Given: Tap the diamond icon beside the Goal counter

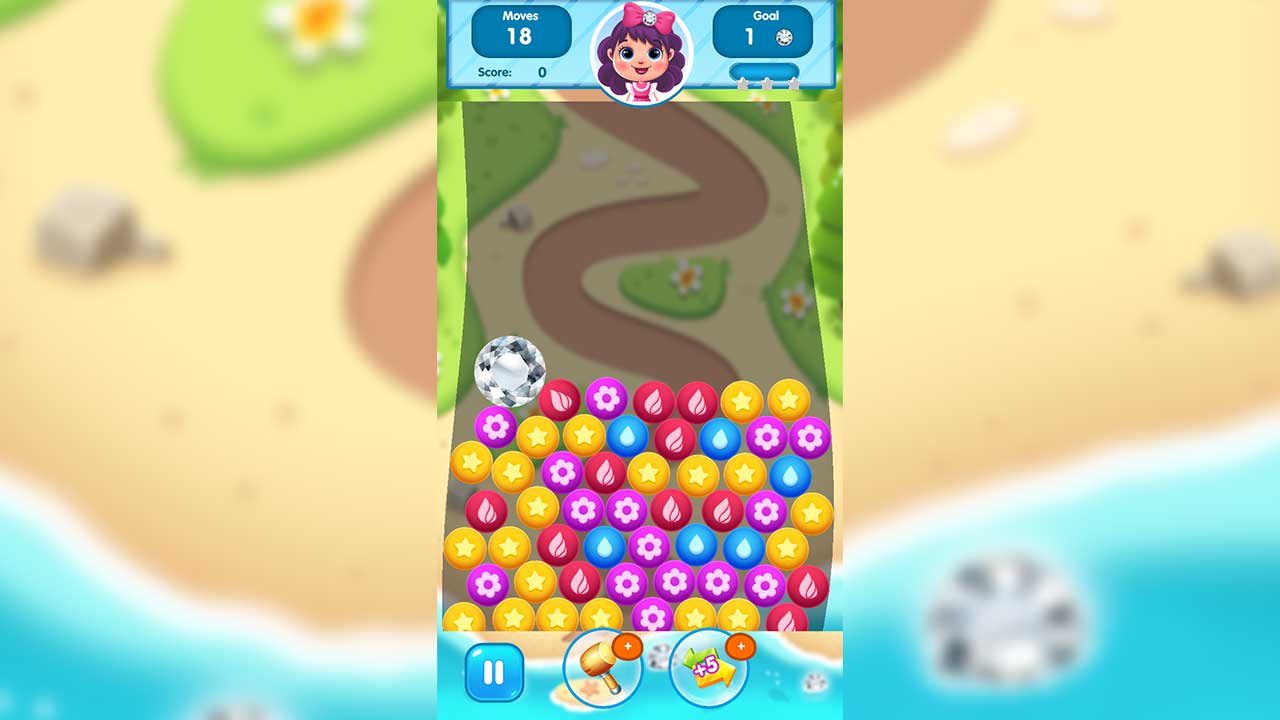Looking at the screenshot, I should (784, 37).
